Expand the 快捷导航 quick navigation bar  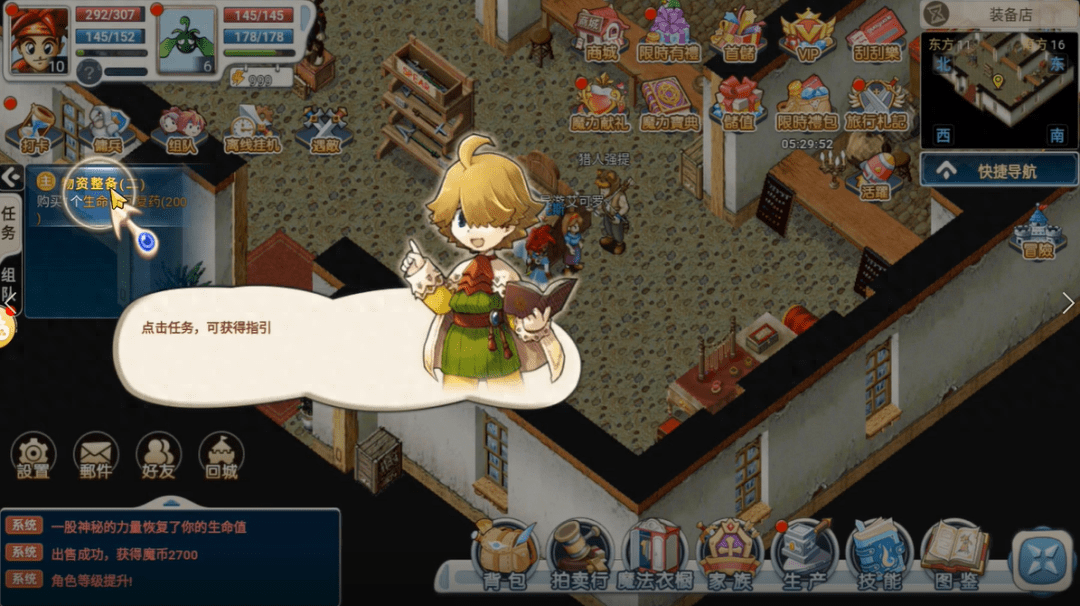click(999, 171)
